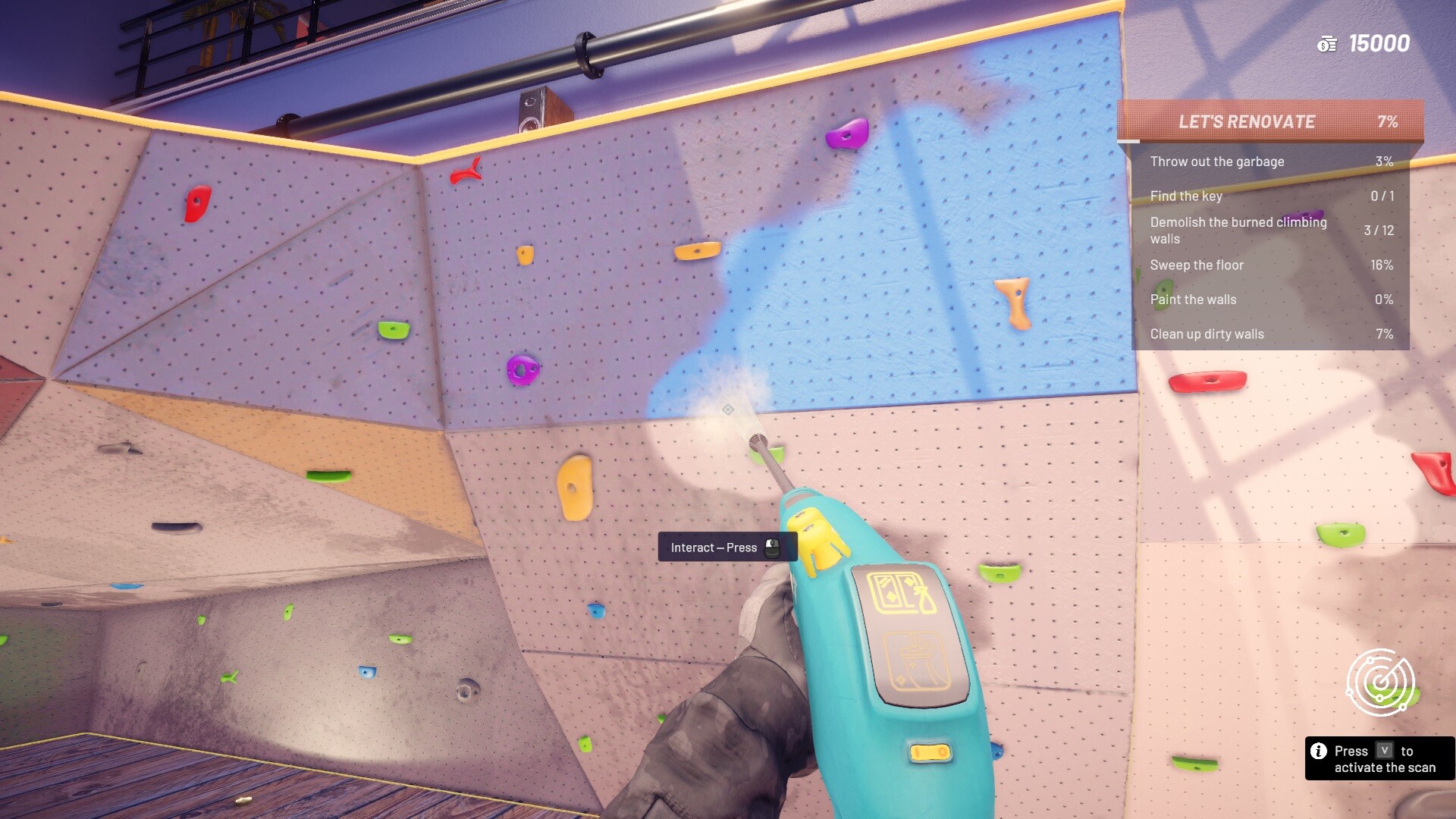The image size is (1456, 819).
Task: Click the 'Paint the walls' objective
Action: tap(1193, 300)
